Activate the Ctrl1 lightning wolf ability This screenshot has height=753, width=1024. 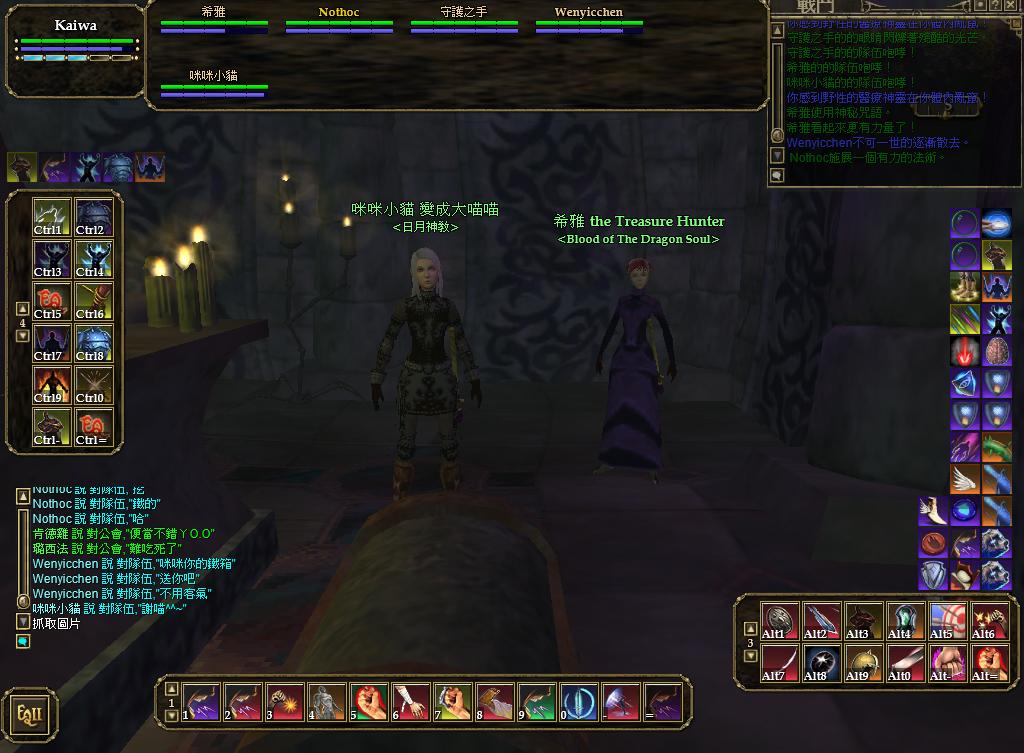[50, 218]
